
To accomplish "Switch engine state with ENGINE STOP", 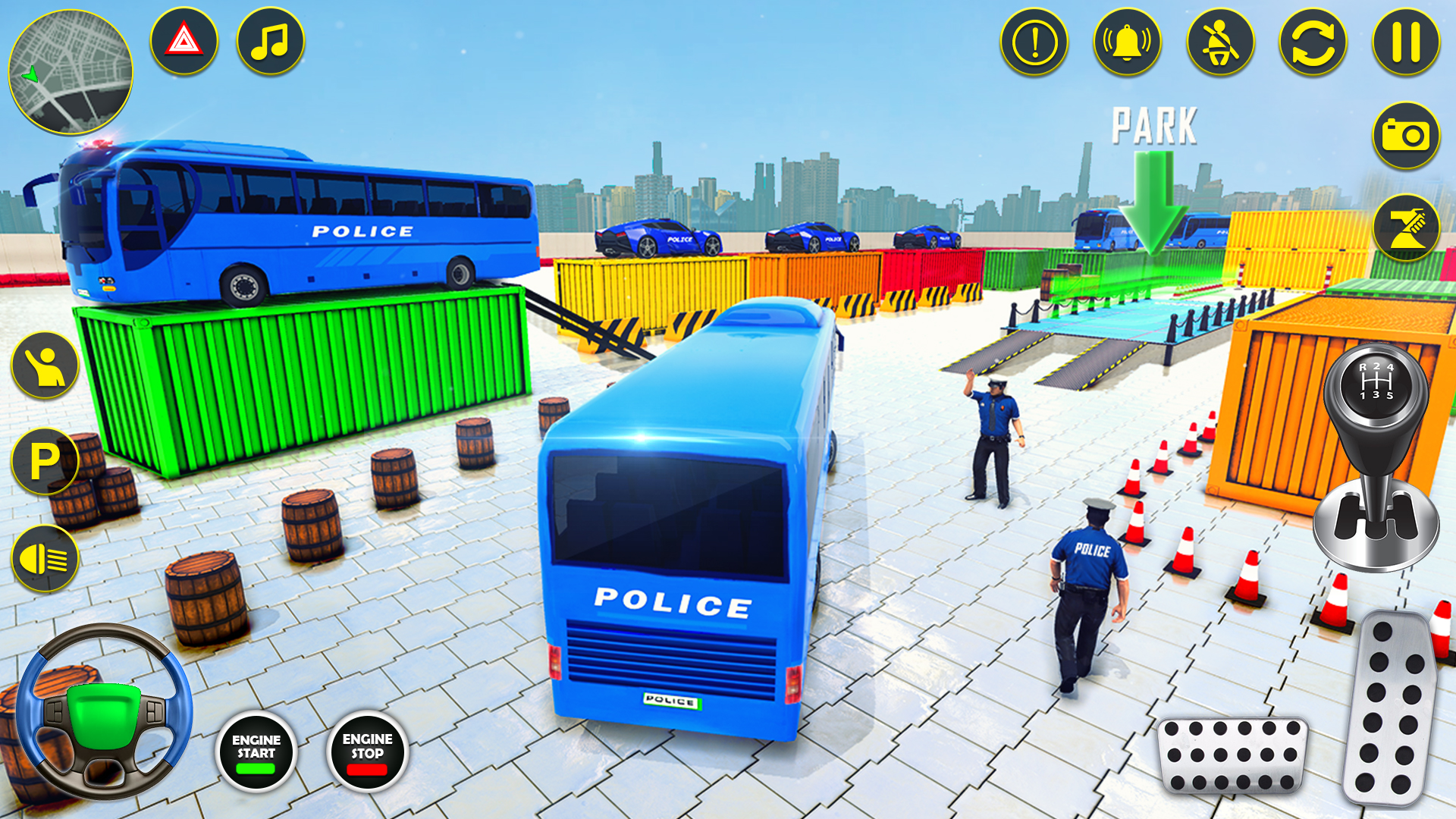I will (366, 749).
